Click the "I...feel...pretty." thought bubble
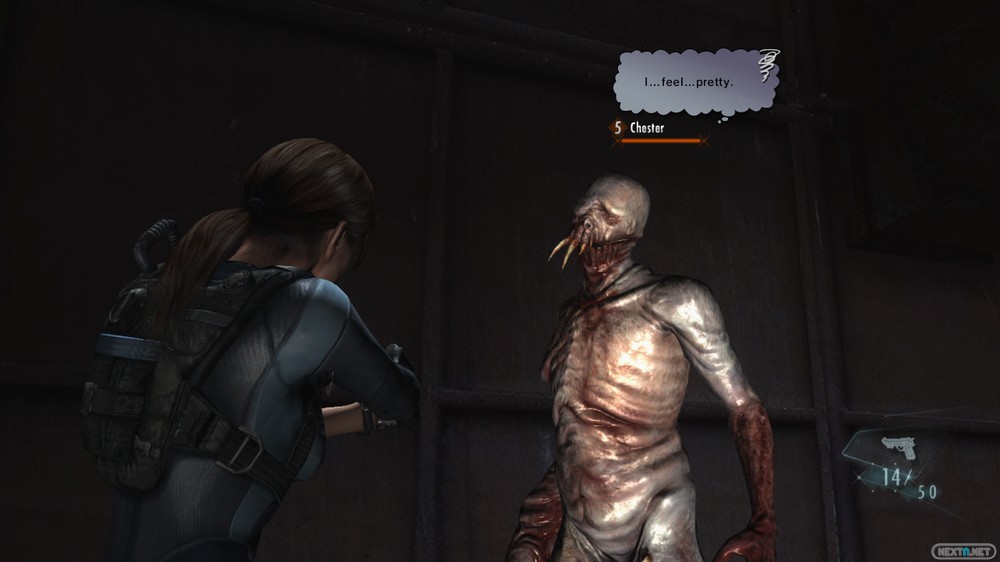 click(690, 82)
